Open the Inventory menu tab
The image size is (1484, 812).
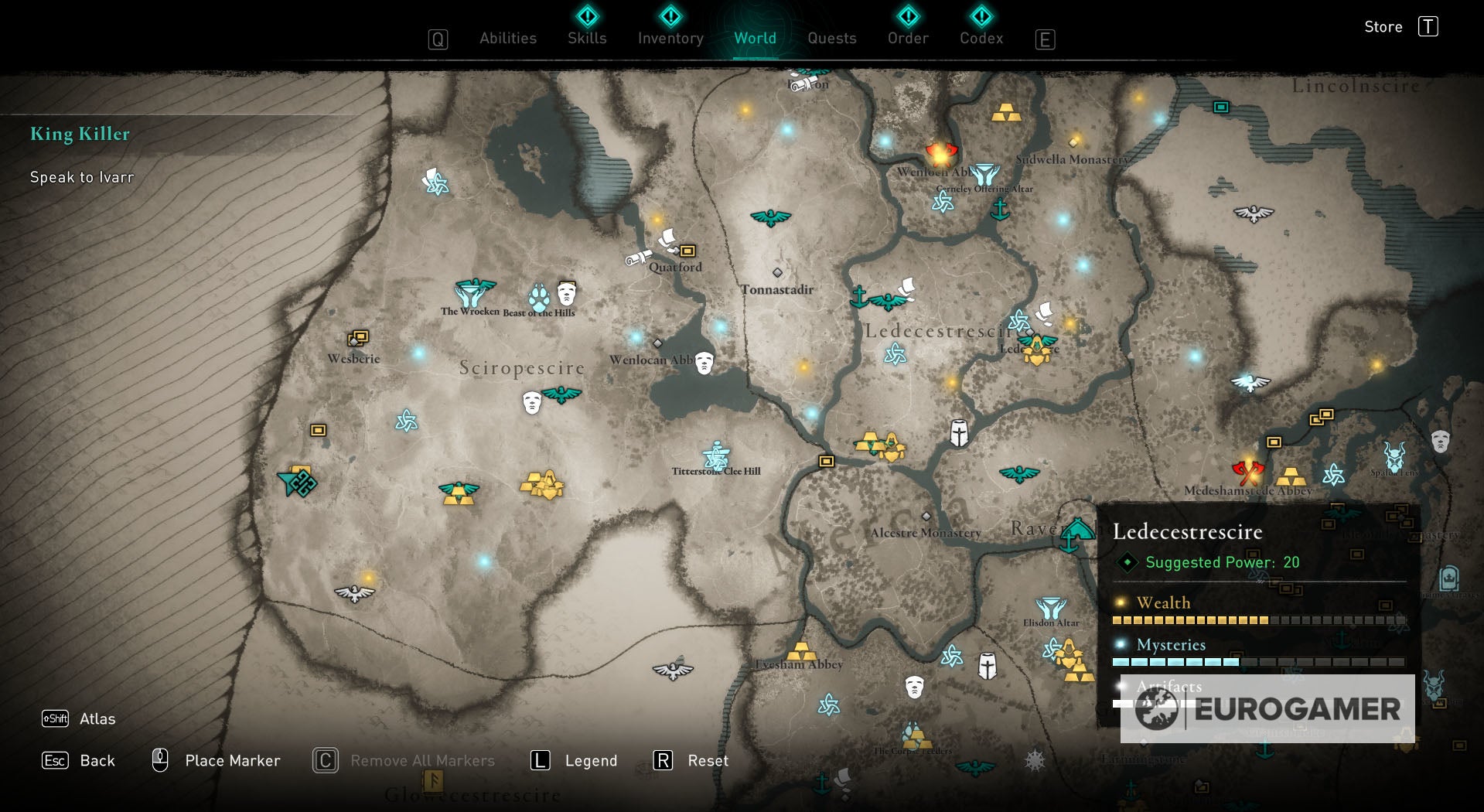669,37
